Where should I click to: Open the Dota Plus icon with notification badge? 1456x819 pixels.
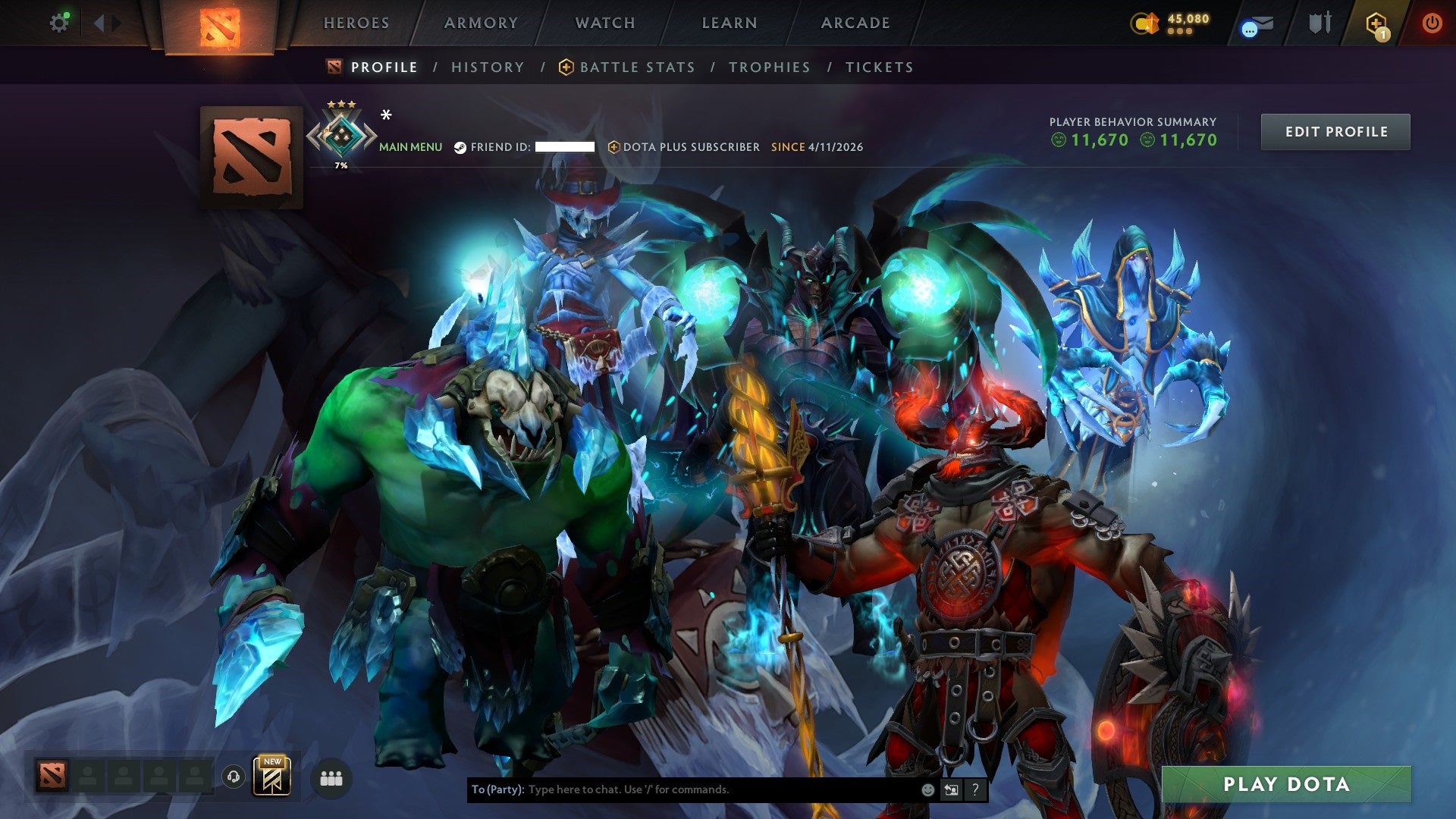[1376, 23]
